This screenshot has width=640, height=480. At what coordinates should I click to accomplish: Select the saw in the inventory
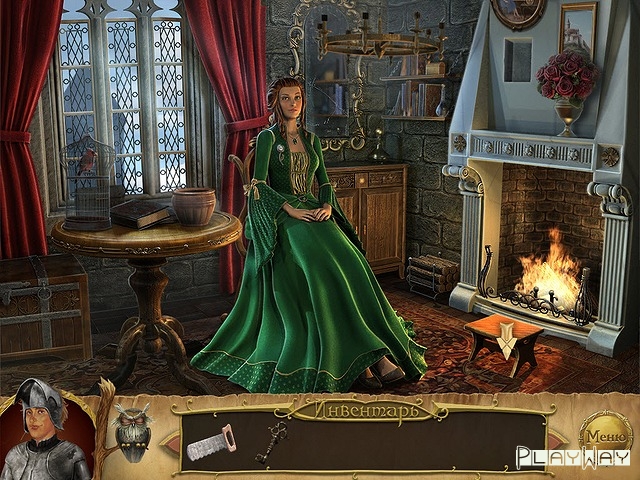tap(211, 442)
